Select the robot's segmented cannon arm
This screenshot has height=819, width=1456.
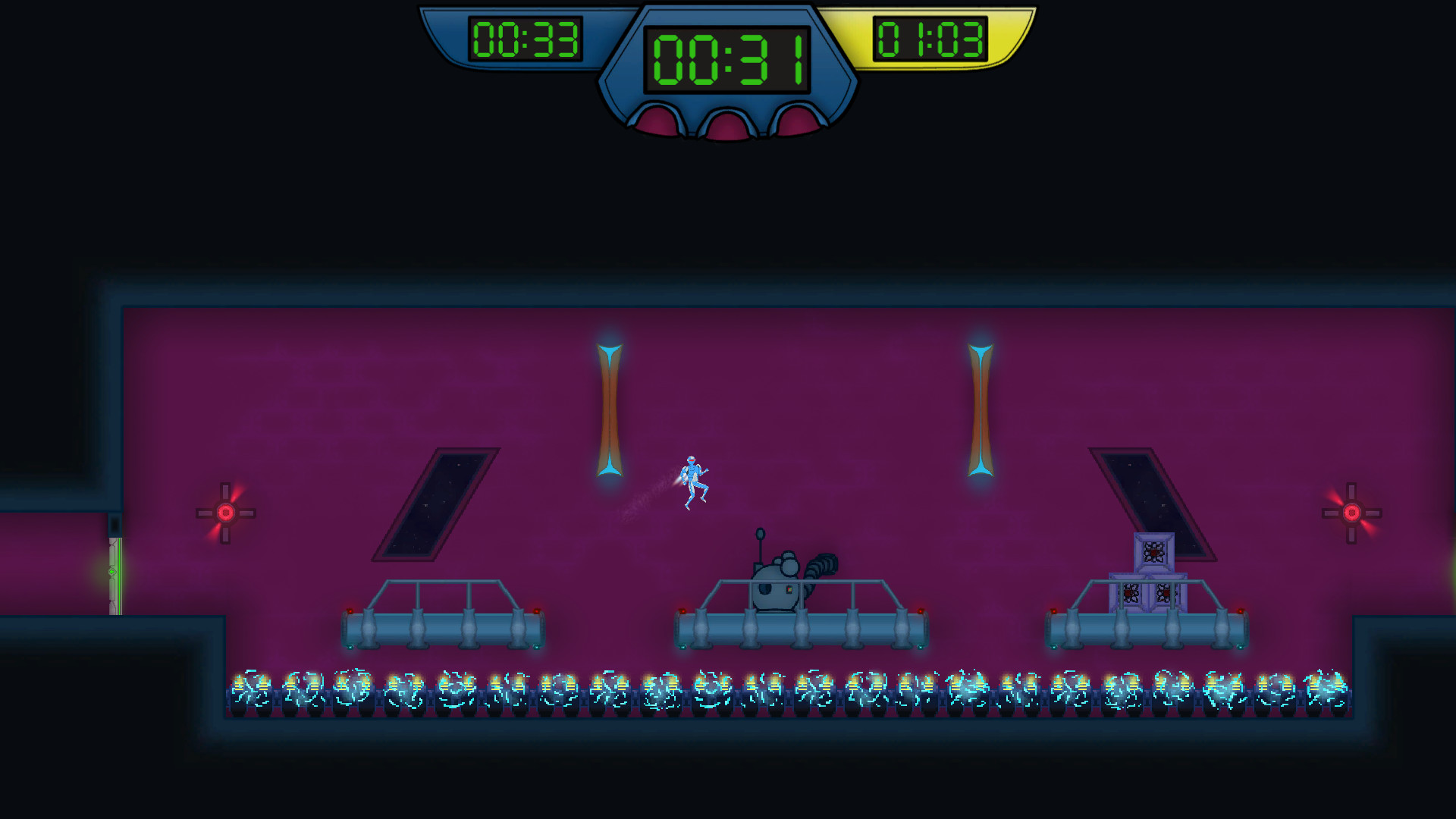(x=821, y=565)
